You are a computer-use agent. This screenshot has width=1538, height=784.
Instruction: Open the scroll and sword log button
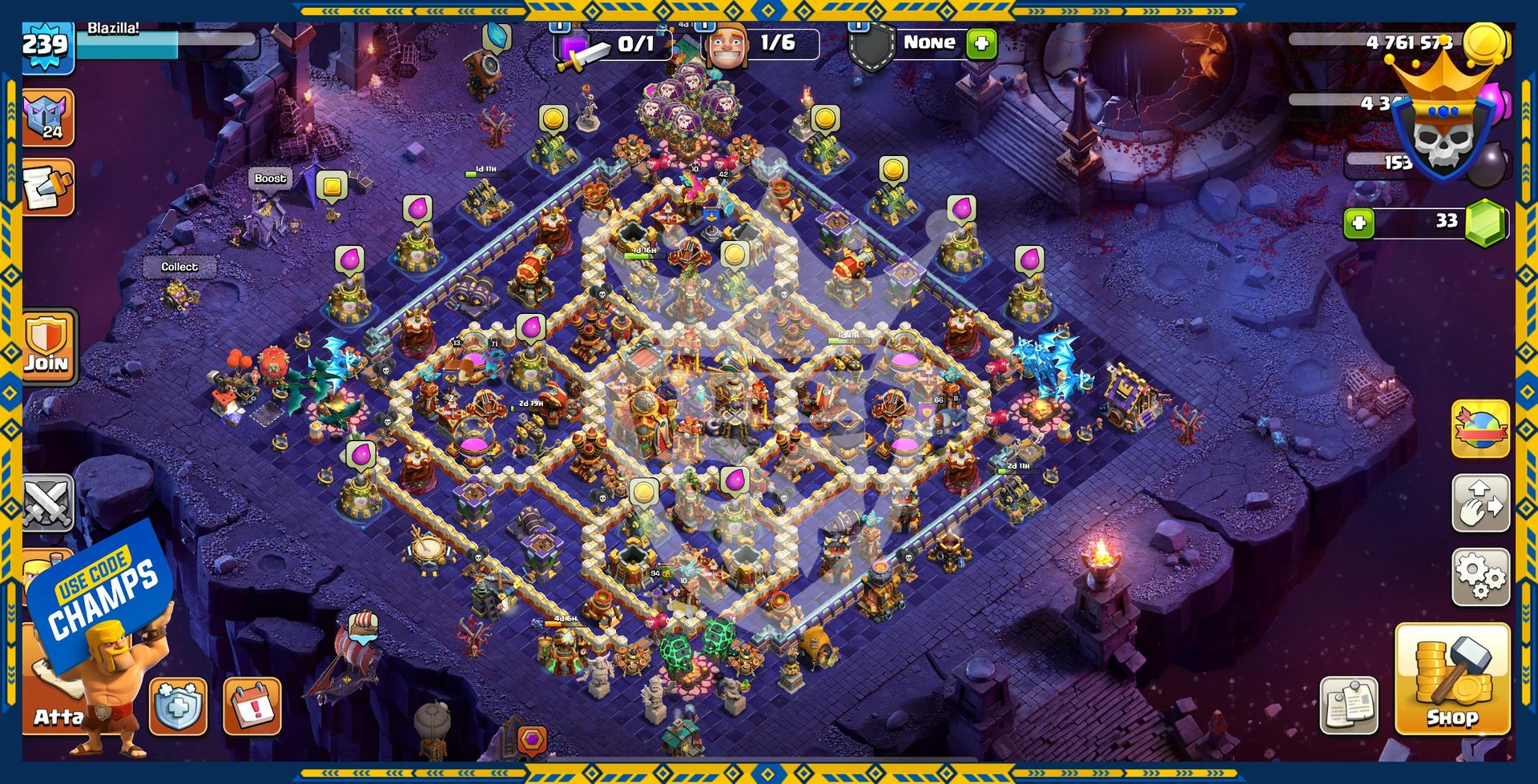(x=48, y=187)
